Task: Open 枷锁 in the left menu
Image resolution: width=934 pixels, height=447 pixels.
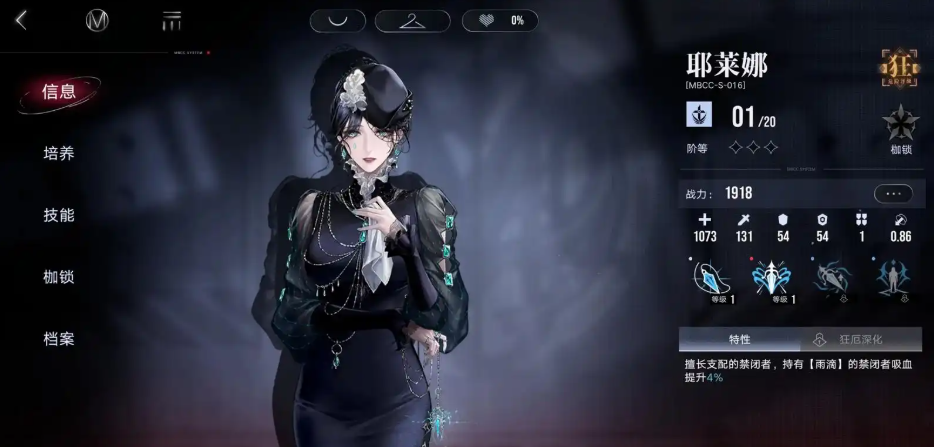Action: point(59,277)
